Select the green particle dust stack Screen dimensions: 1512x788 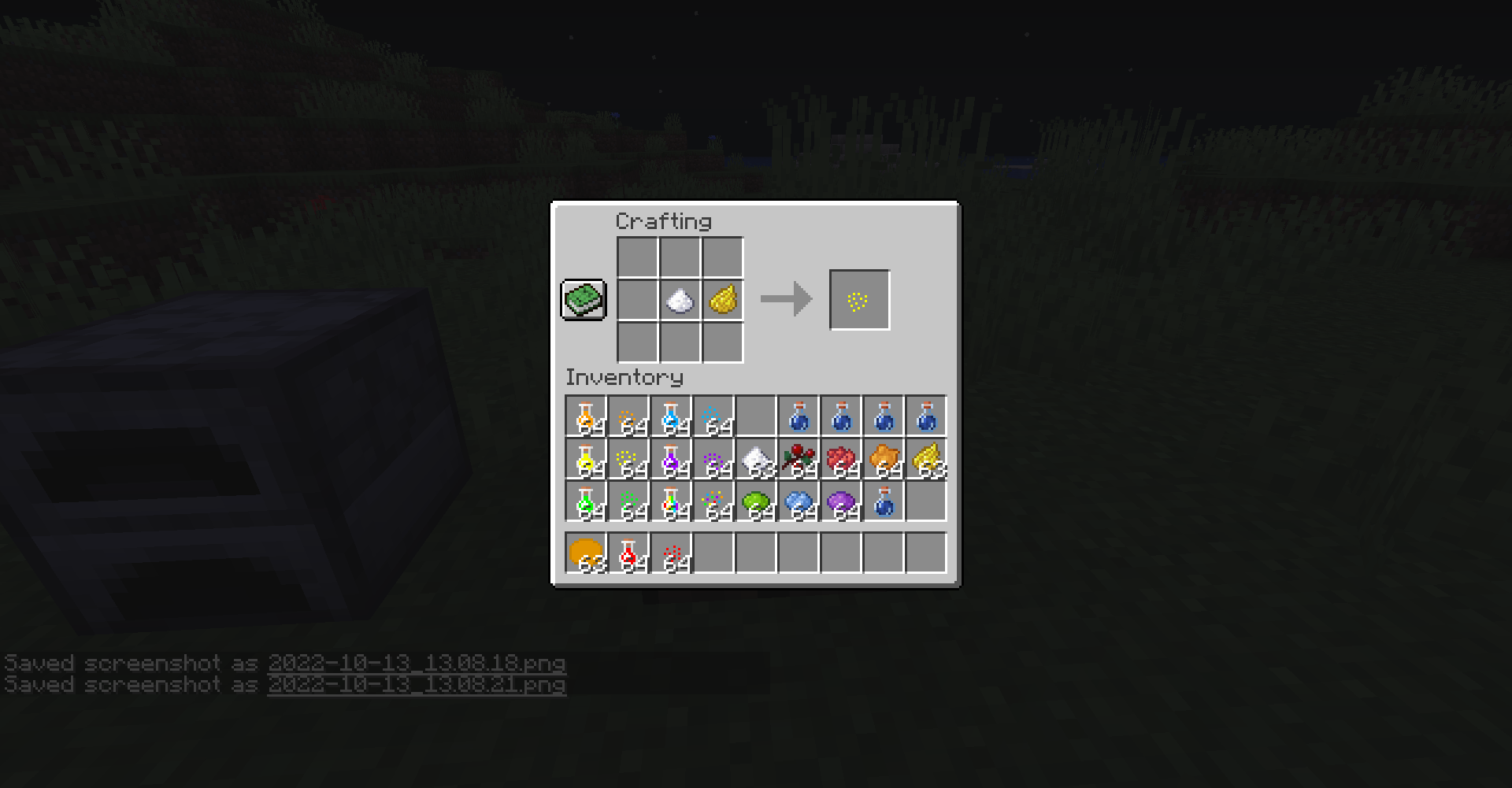tap(629, 504)
